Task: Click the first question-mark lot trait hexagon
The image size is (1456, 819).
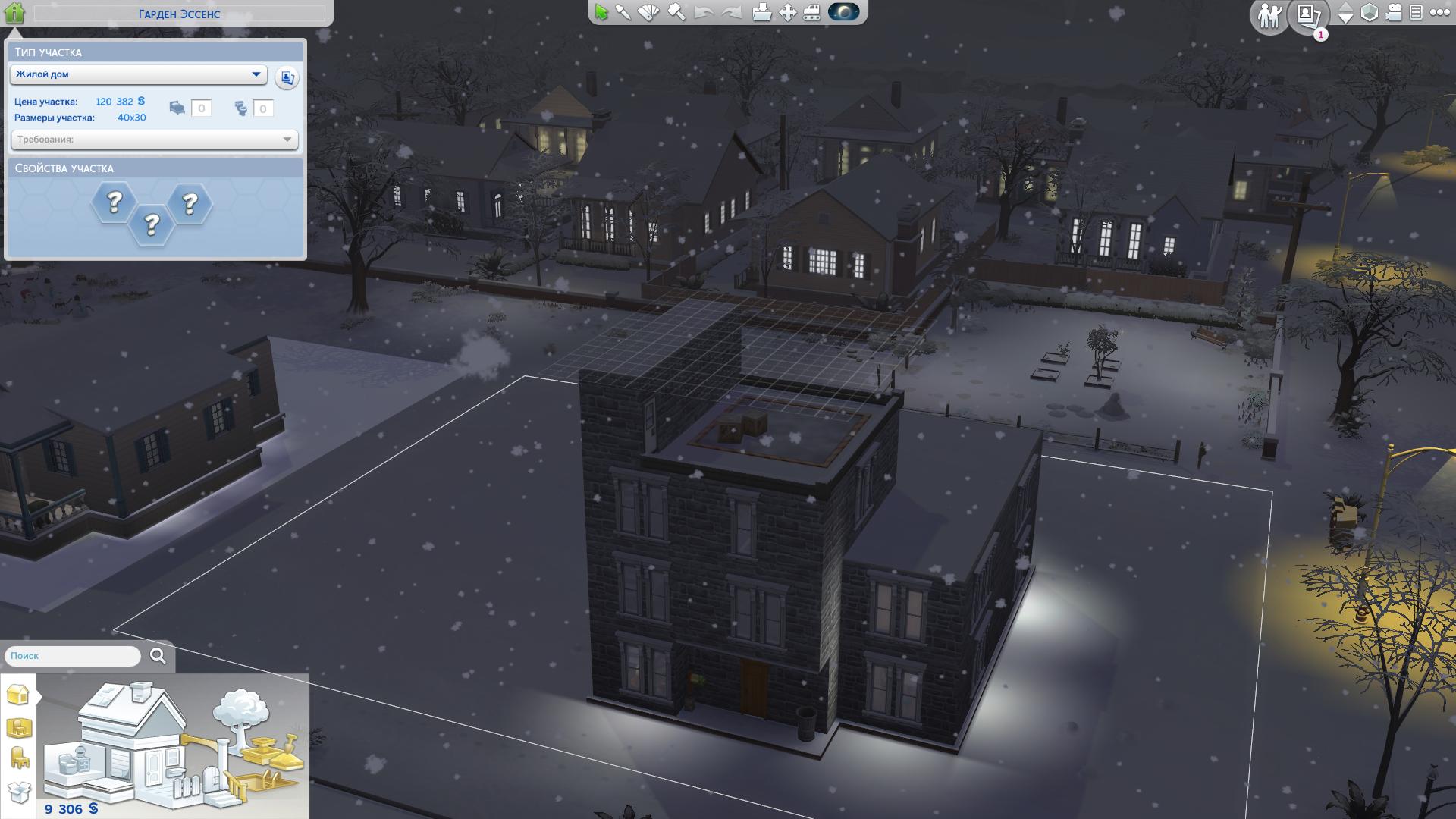Action: pyautogui.click(x=115, y=202)
